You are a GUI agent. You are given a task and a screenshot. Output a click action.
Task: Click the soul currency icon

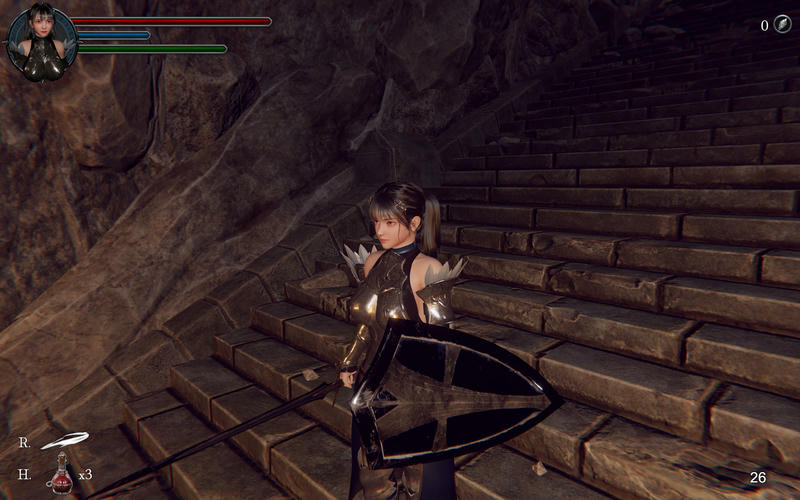pyautogui.click(x=782, y=25)
